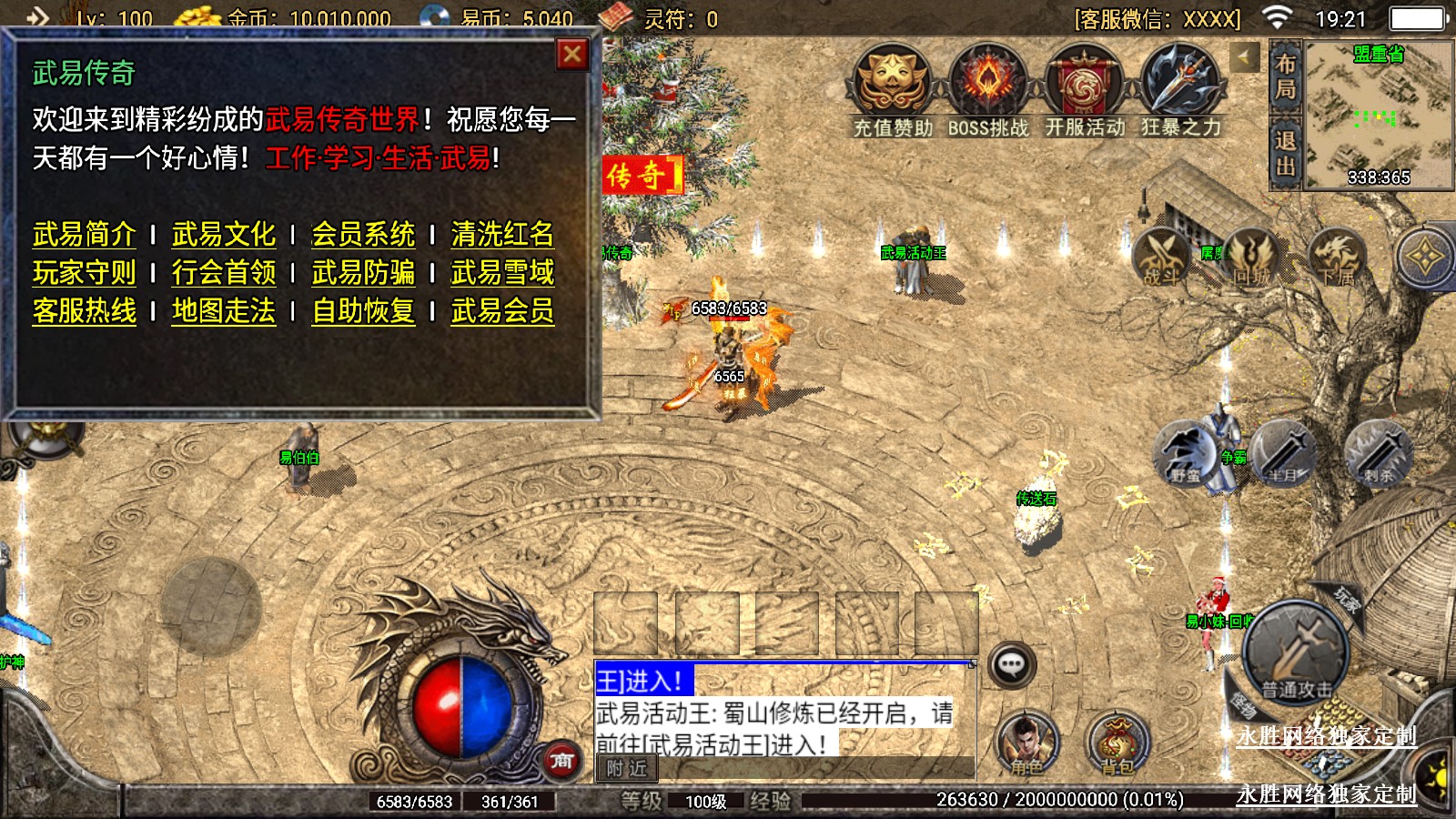The image size is (1456, 819).
Task: Open the minimap
Action: [1378, 114]
